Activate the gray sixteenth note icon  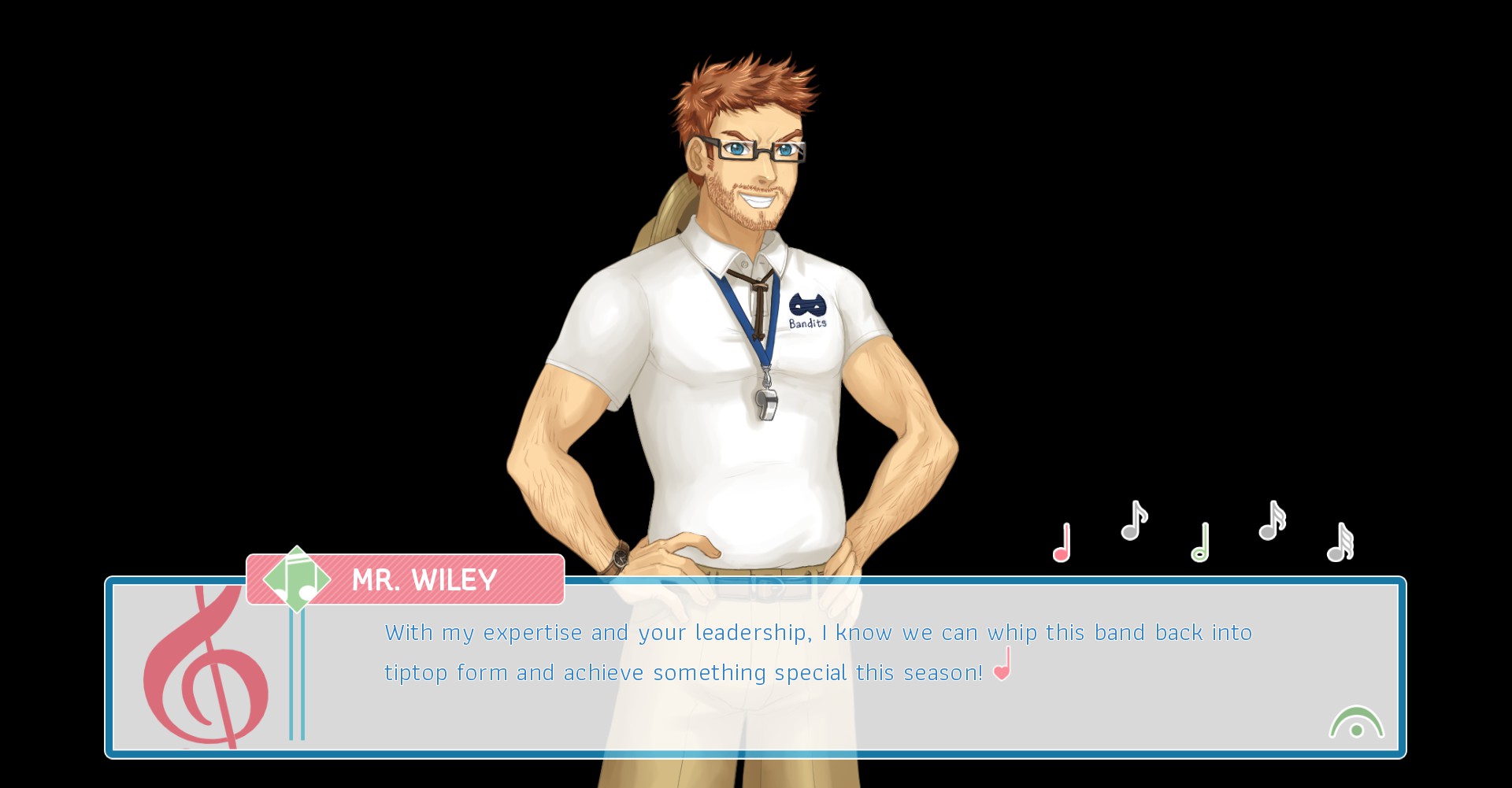(1272, 521)
